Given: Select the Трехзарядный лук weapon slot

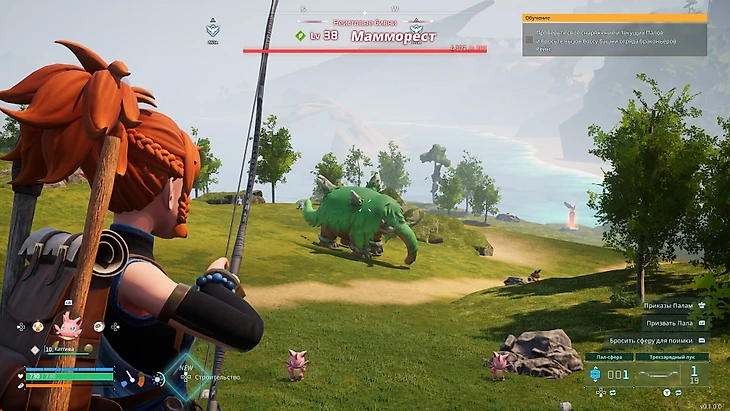Looking at the screenshot, I should coord(672,372).
